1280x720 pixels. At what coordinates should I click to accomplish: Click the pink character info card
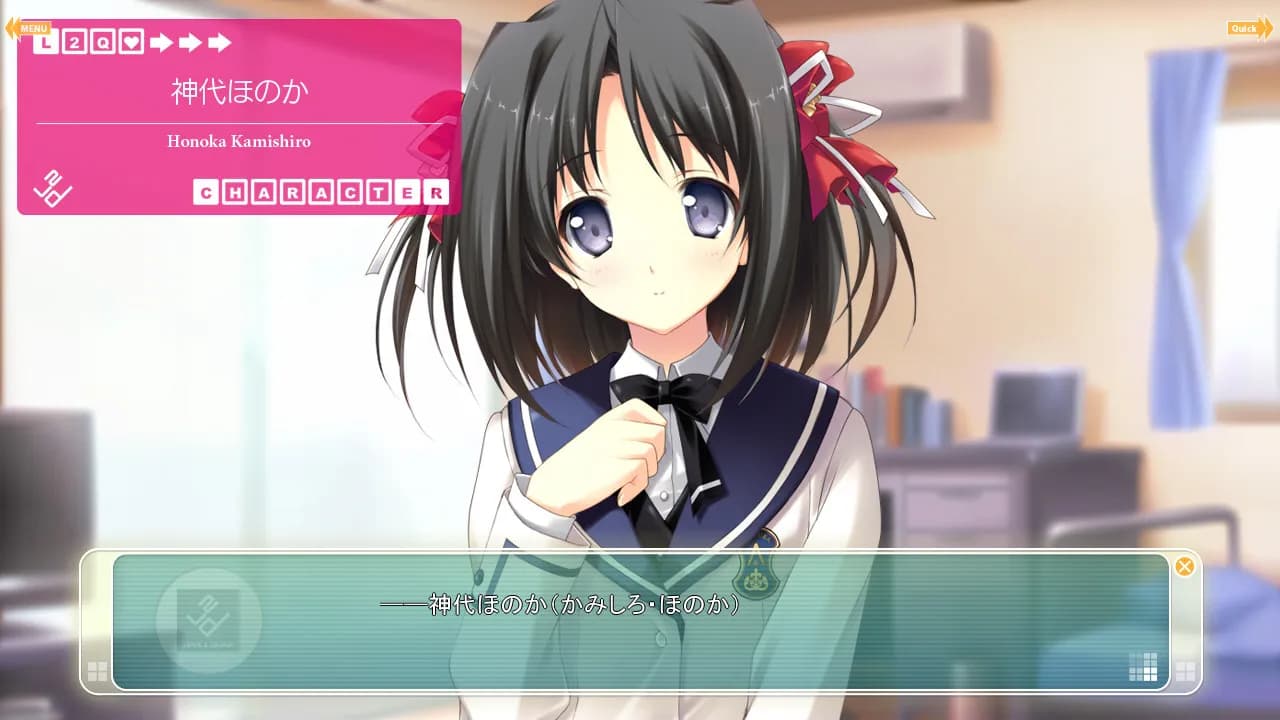coord(240,115)
